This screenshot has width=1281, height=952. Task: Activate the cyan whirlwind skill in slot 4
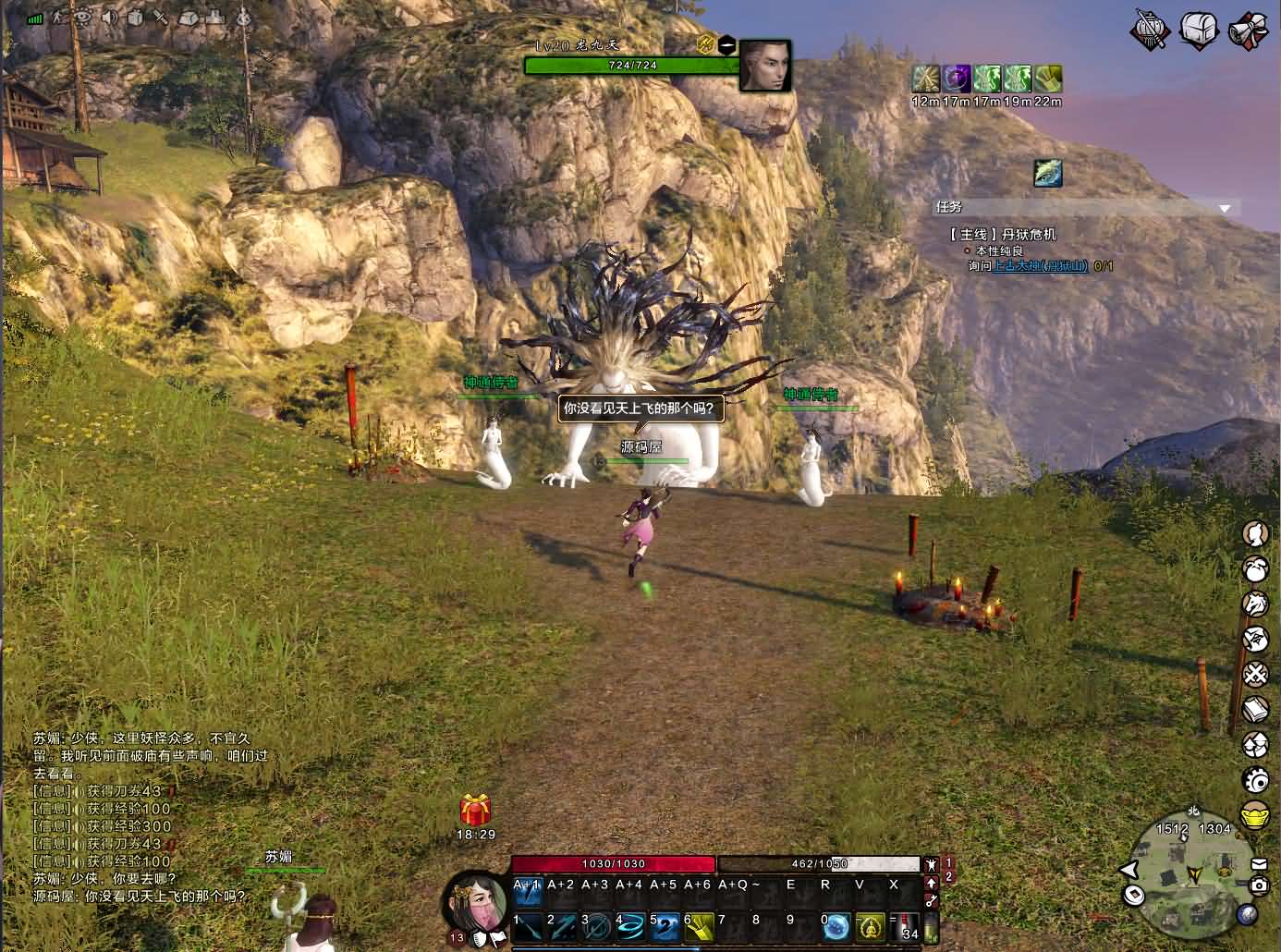631,926
